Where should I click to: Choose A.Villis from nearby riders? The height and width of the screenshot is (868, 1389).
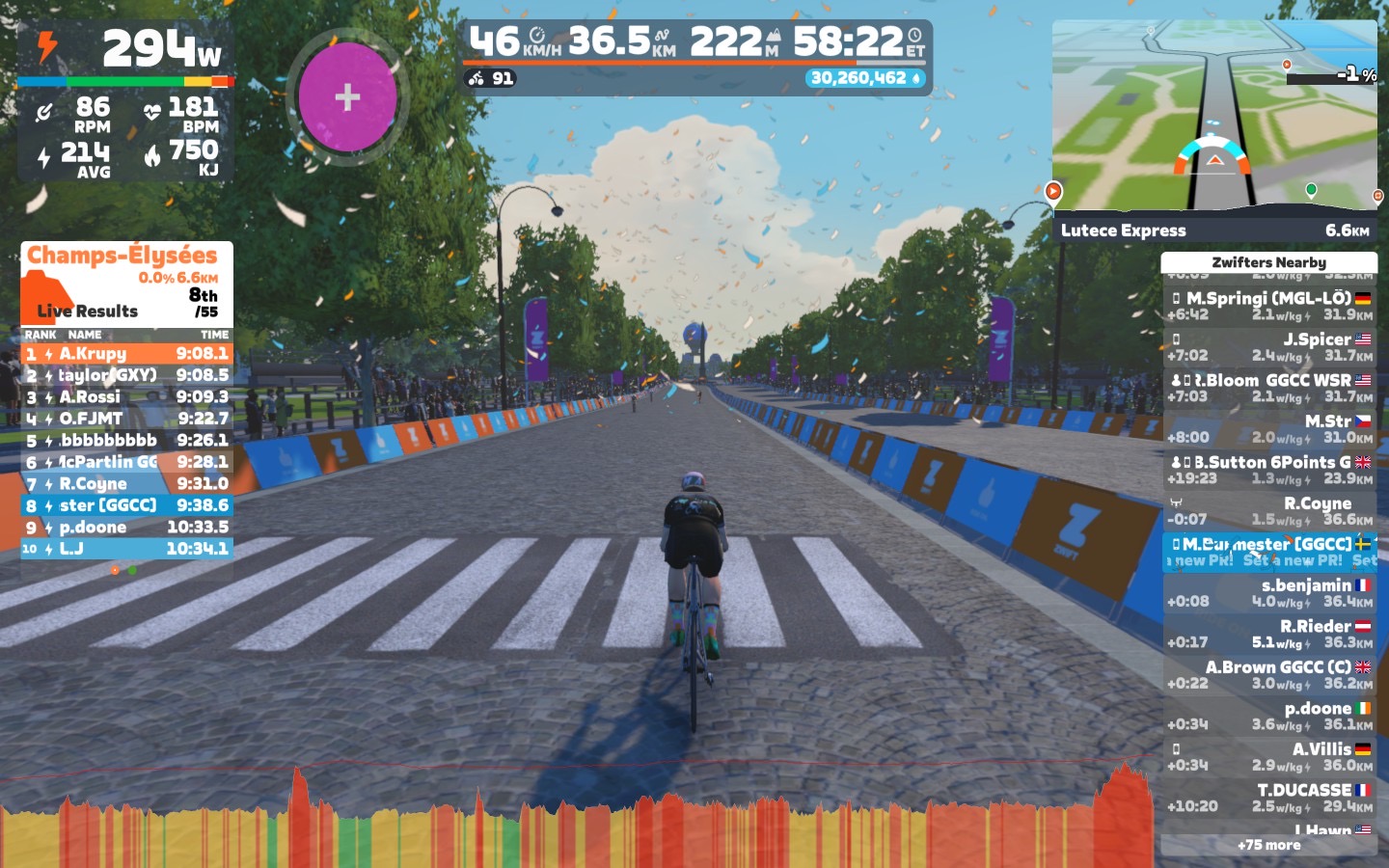pos(1268,756)
